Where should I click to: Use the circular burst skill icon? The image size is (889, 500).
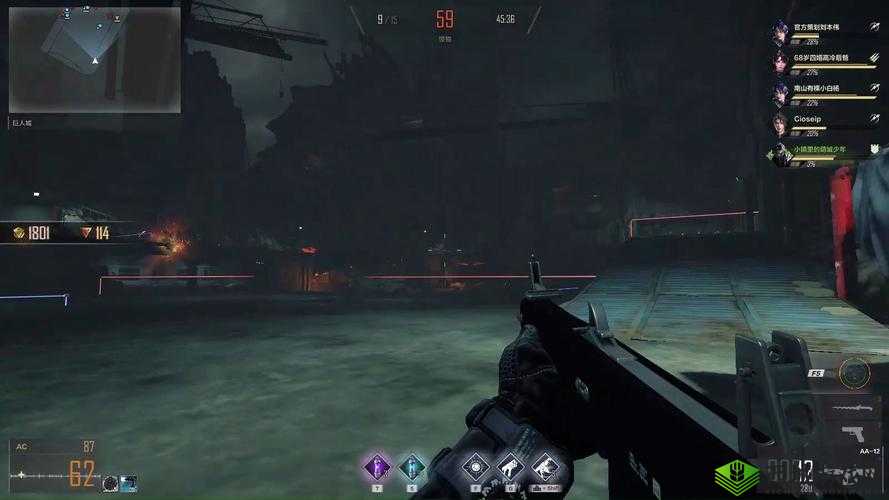(x=477, y=467)
